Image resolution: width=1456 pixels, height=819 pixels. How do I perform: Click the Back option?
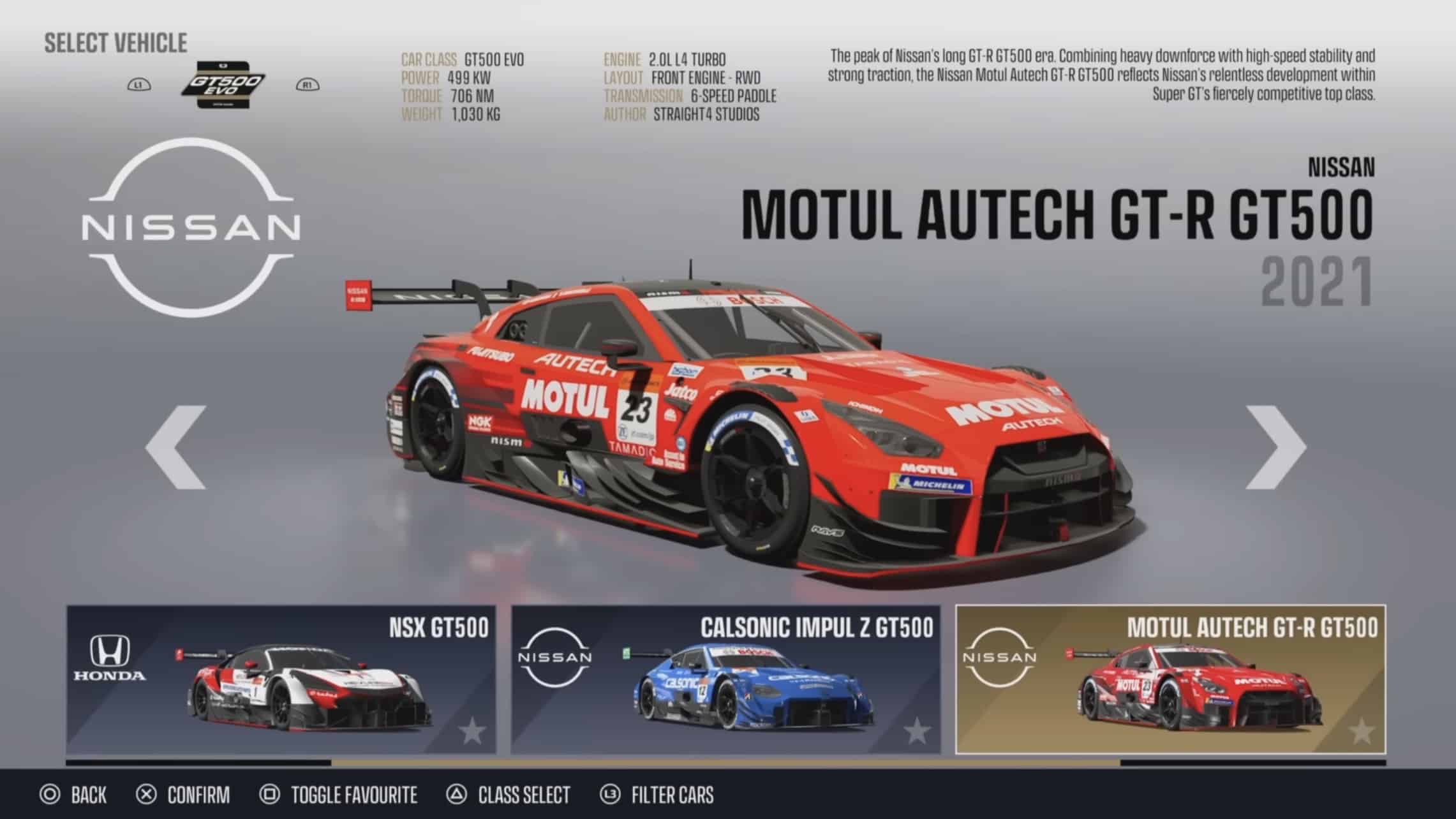[73, 795]
